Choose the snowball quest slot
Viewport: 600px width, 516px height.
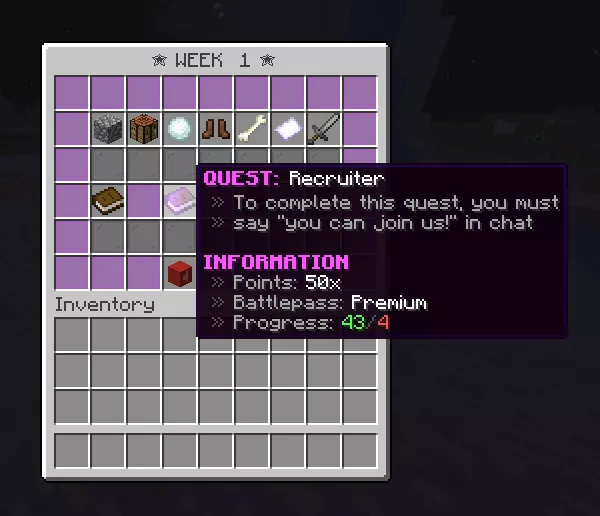[180, 129]
